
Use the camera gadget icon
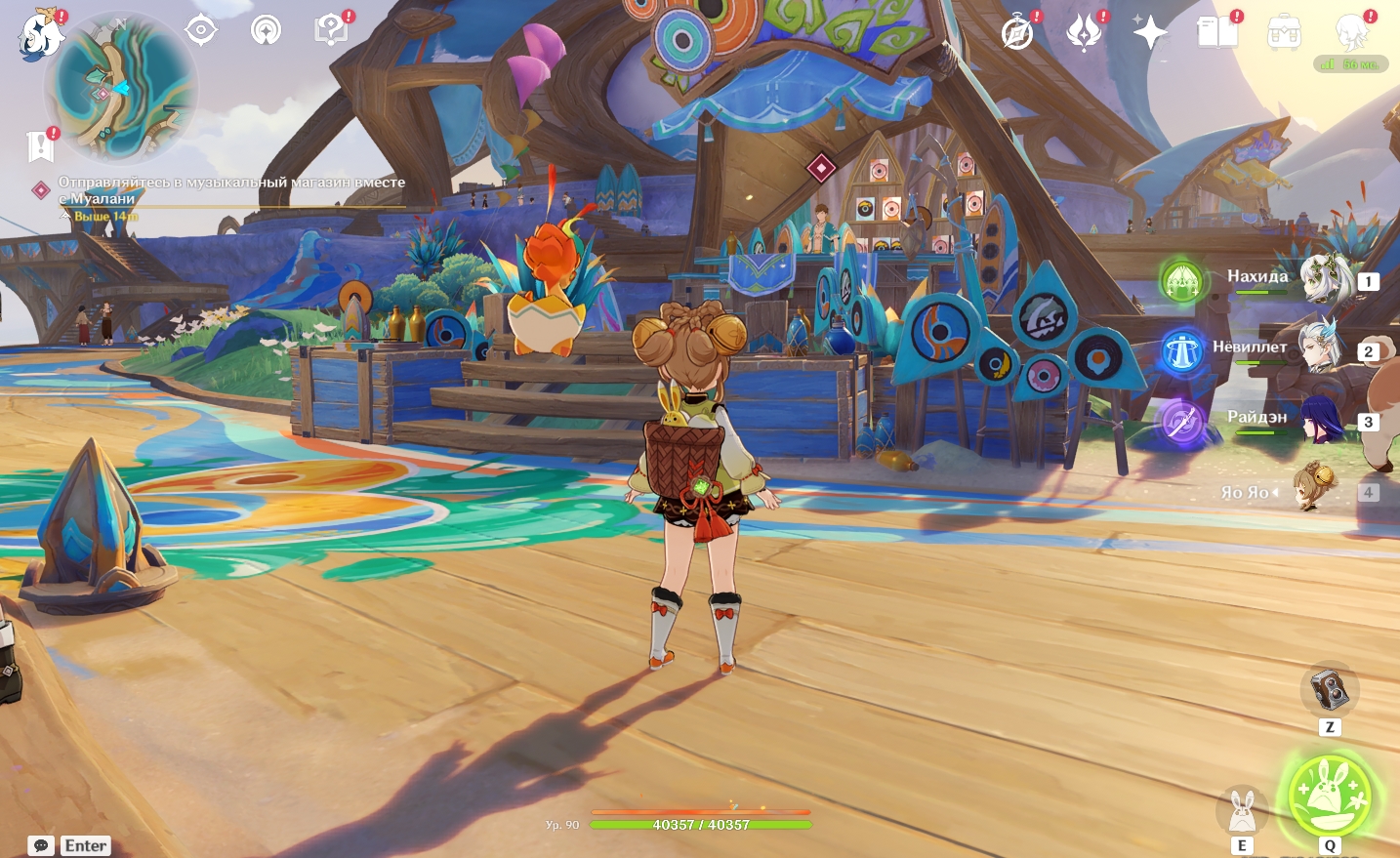pyautogui.click(x=1329, y=690)
